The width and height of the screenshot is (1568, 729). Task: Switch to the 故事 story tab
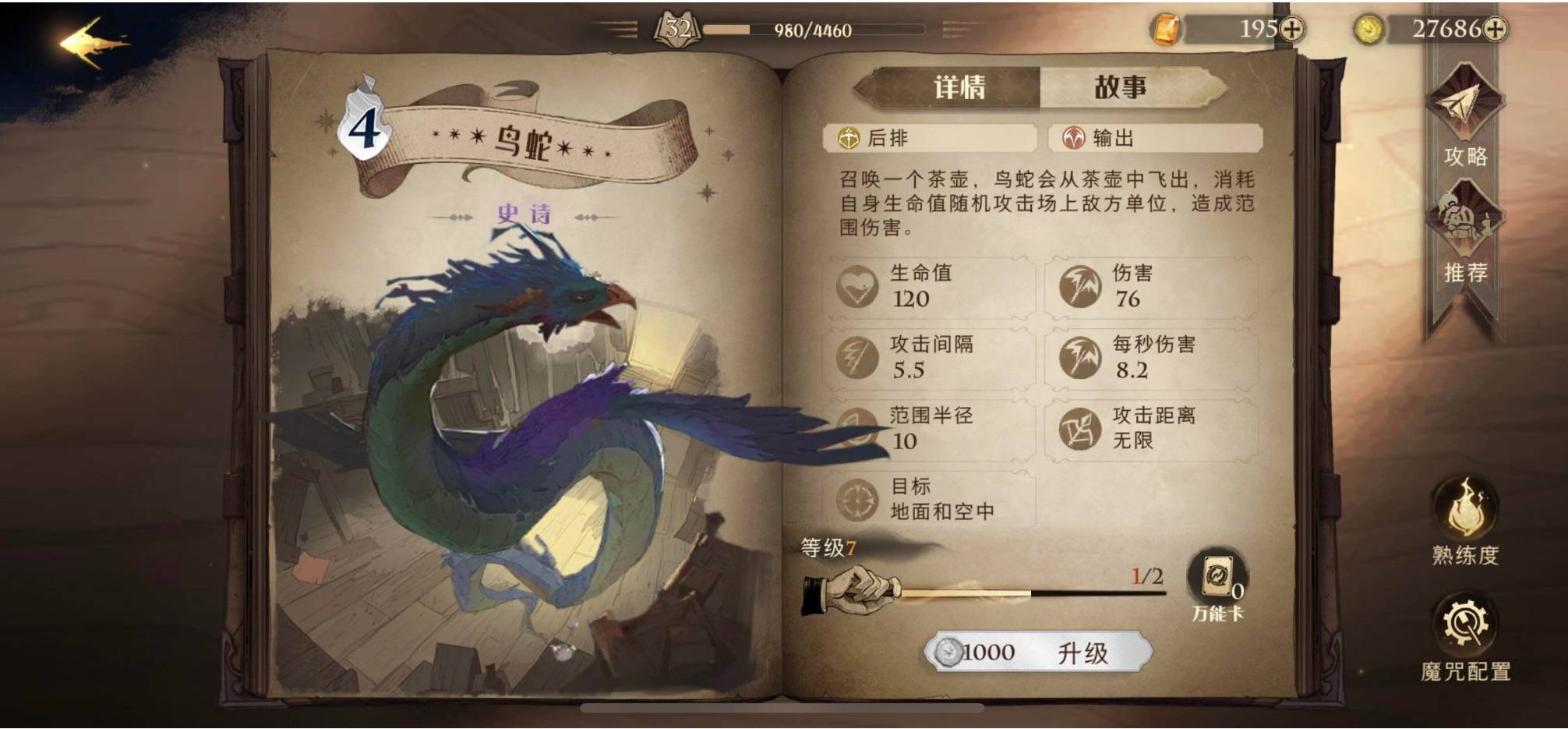[x=1120, y=87]
